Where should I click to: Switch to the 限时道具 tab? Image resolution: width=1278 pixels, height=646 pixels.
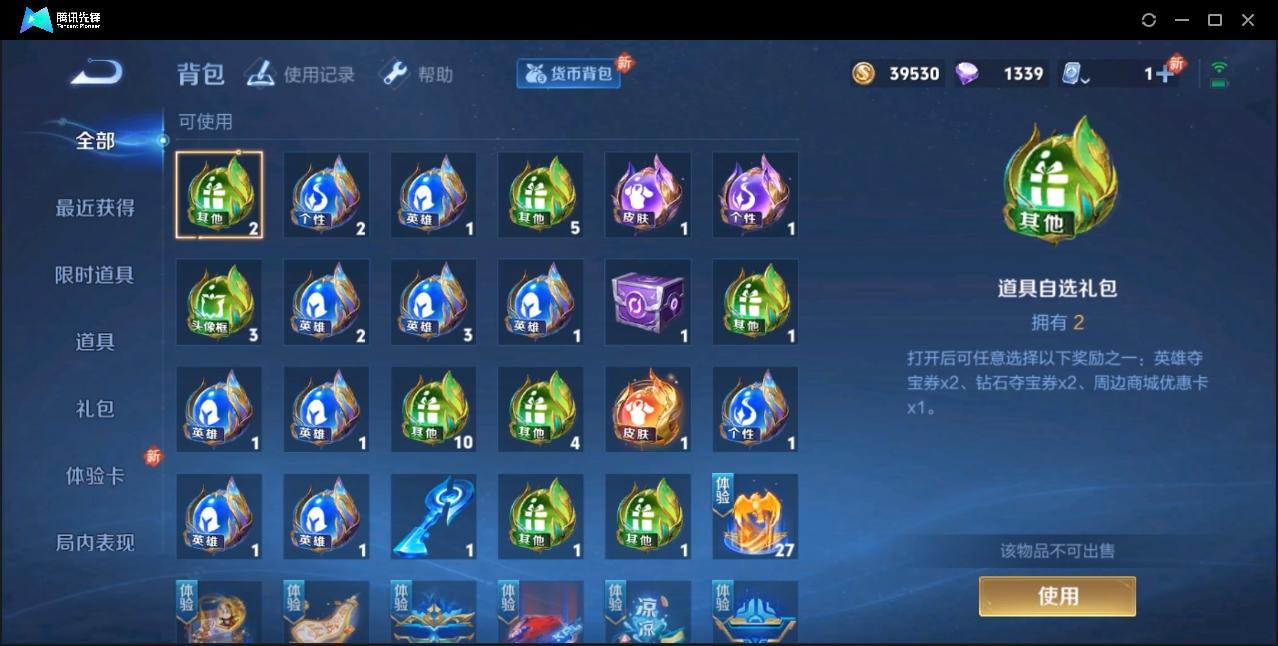tap(95, 275)
